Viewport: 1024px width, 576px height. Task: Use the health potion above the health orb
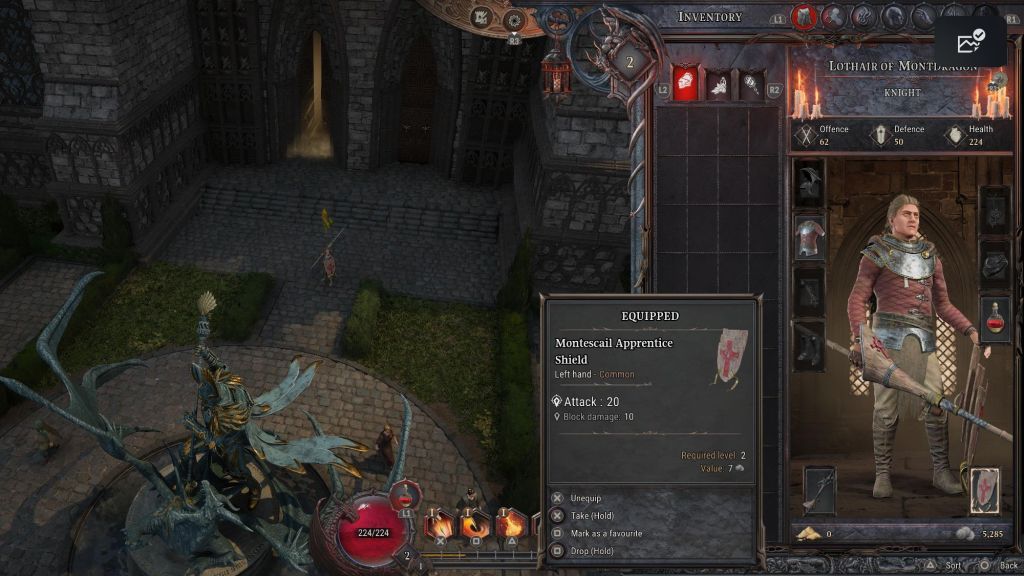click(x=403, y=494)
